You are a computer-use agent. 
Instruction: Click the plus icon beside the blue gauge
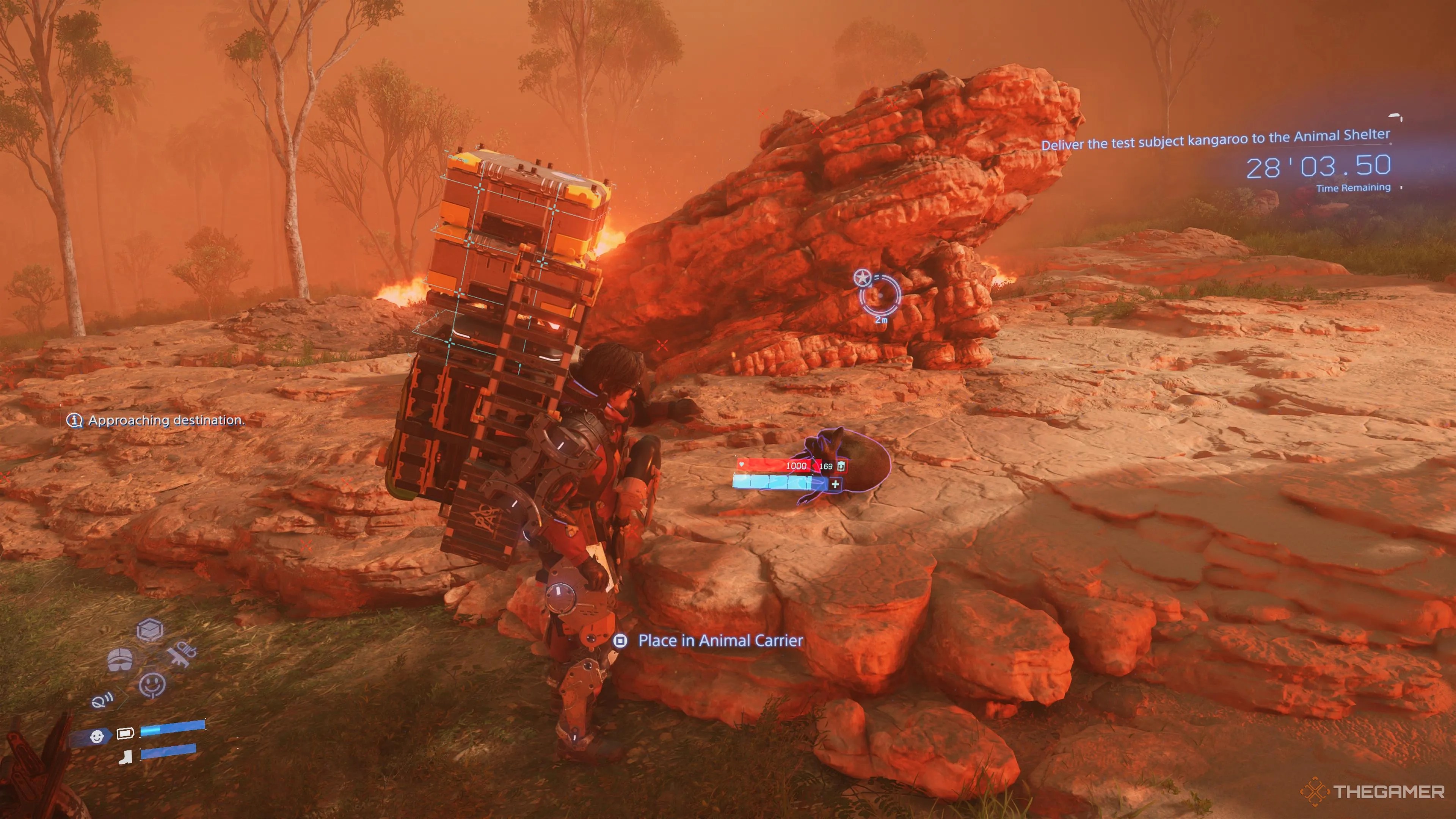pyautogui.click(x=835, y=484)
